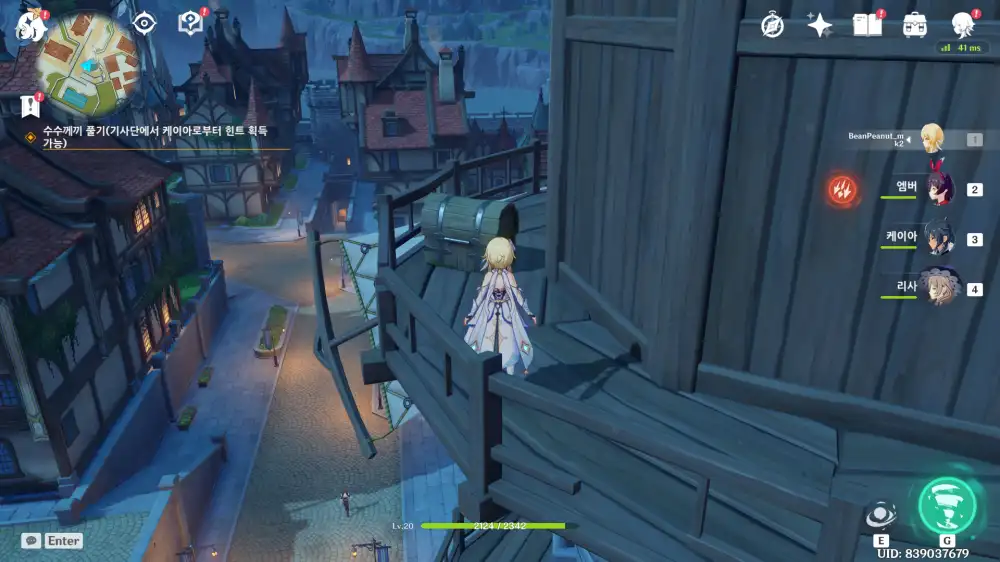Use the gadget icon beside the skill button
1000x562 pixels.
[881, 515]
